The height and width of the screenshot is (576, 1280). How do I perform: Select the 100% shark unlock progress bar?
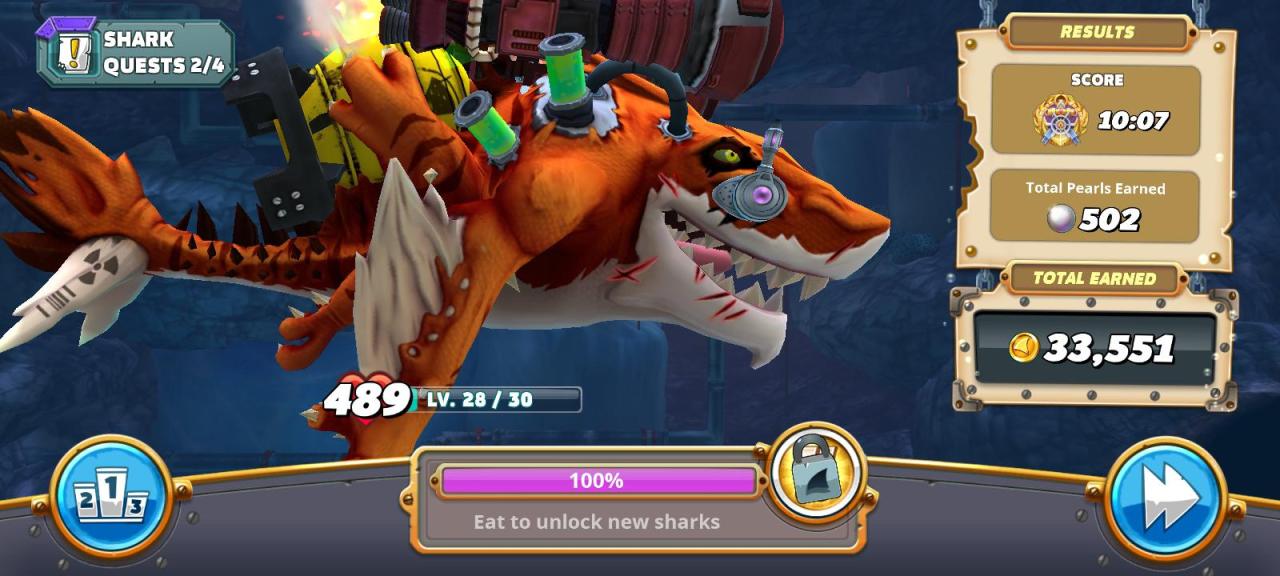(597, 481)
